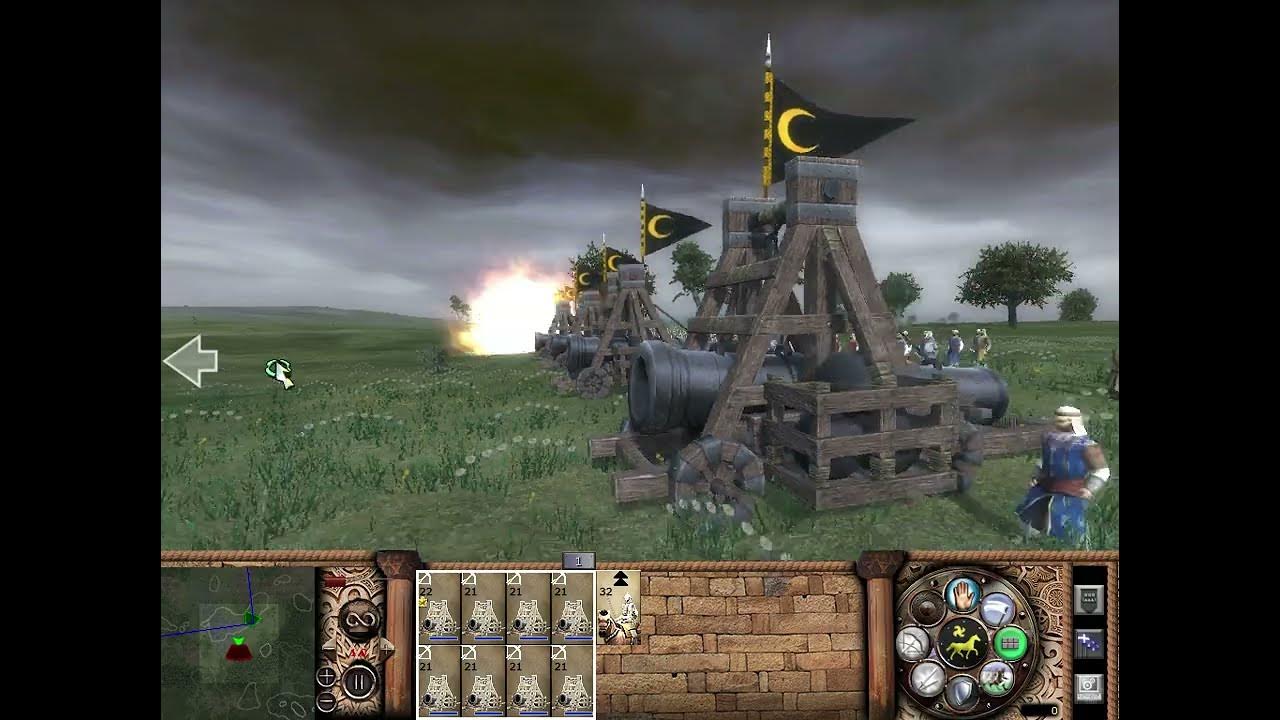Open the camera gear options button
Viewport: 1280px width, 720px height.
point(1088,688)
